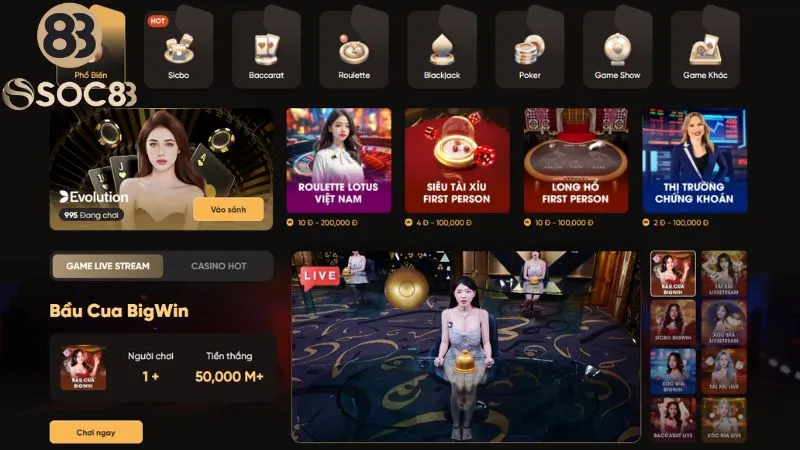Click the Vào sảnh button on Evolution banner

click(228, 209)
